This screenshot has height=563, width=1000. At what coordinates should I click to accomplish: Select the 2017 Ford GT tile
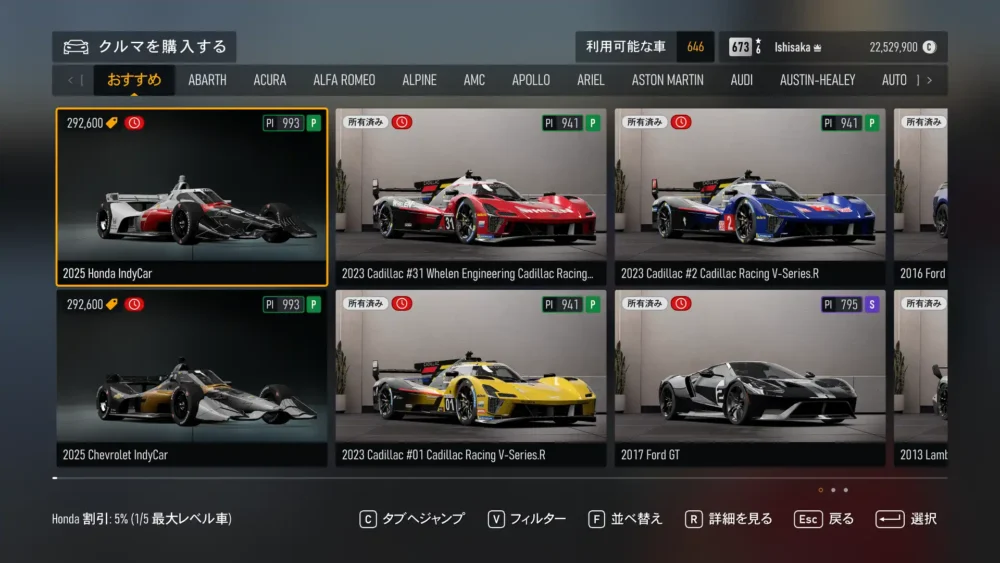pyautogui.click(x=749, y=378)
